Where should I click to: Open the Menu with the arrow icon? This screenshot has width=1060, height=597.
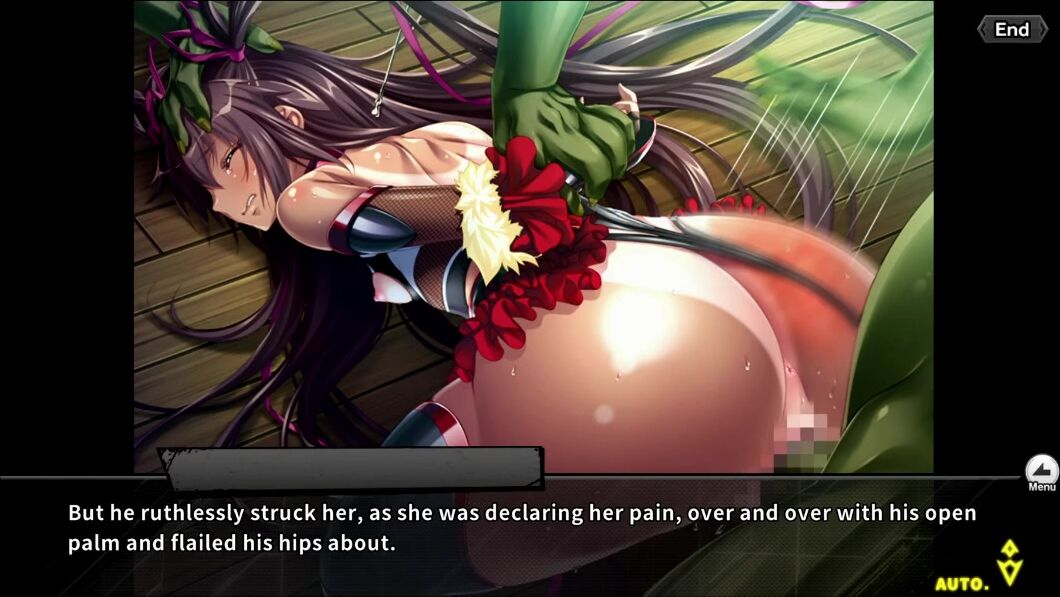click(1041, 471)
